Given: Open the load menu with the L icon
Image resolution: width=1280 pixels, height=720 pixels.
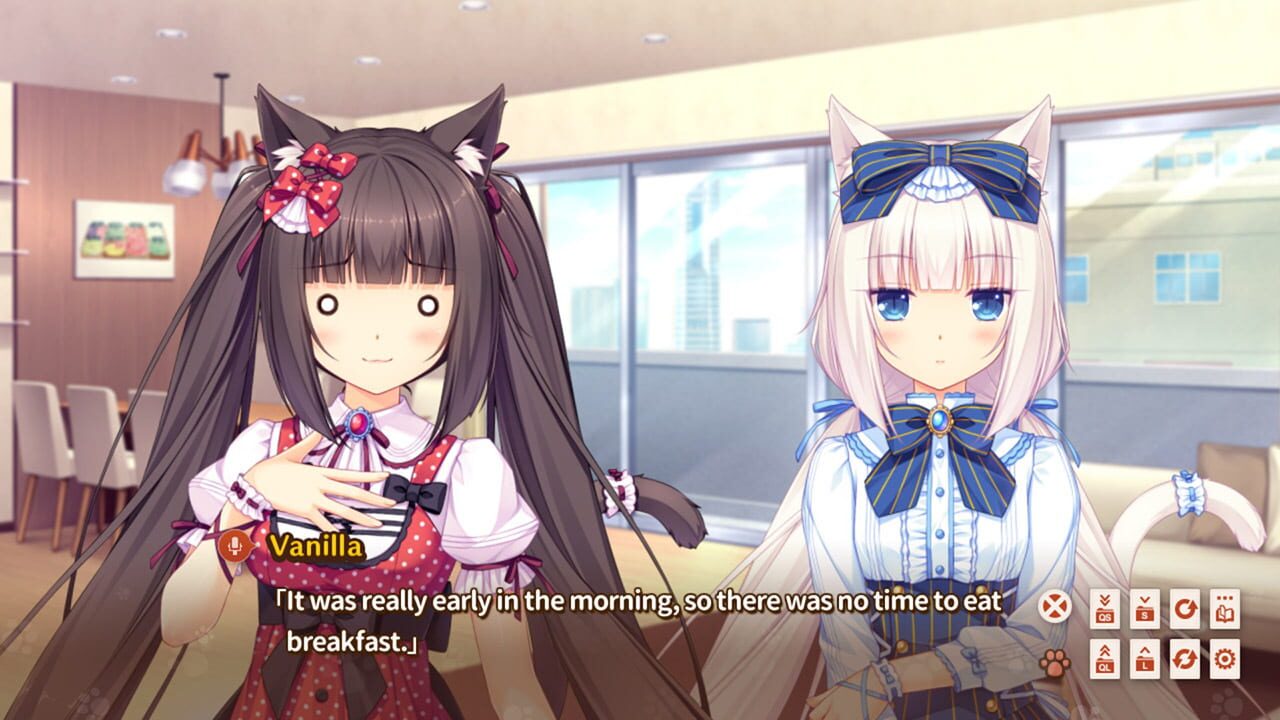Looking at the screenshot, I should click(x=1145, y=657).
